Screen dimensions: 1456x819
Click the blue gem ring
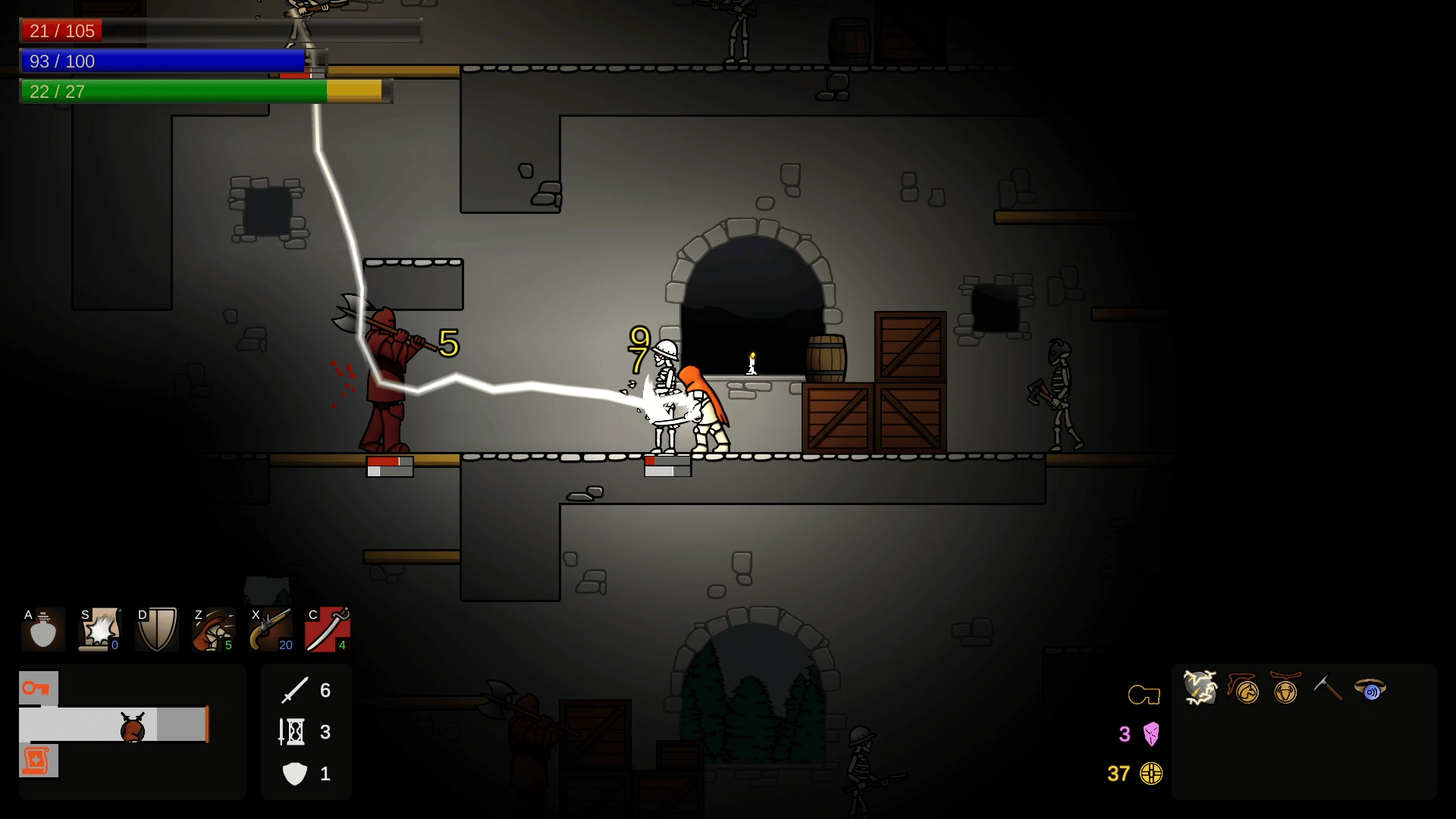coord(1370,689)
